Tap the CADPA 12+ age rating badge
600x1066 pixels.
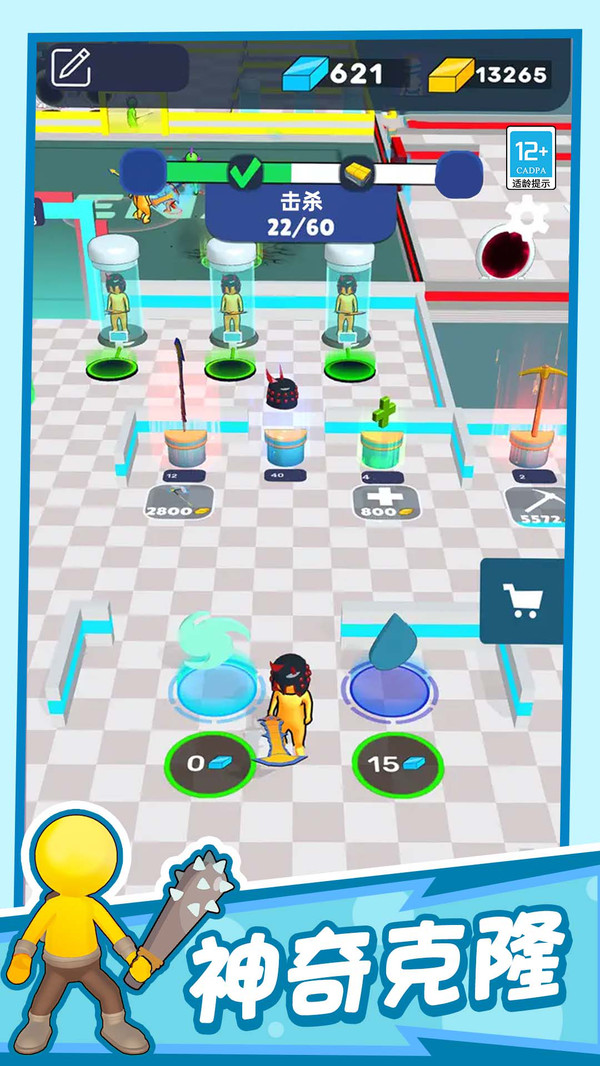pyautogui.click(x=531, y=158)
